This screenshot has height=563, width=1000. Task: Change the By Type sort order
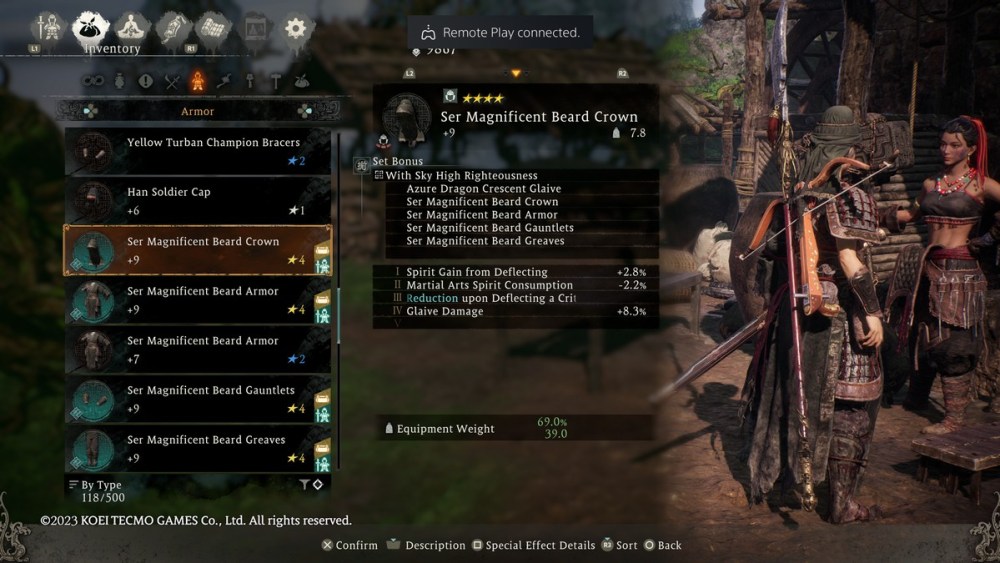tap(96, 485)
